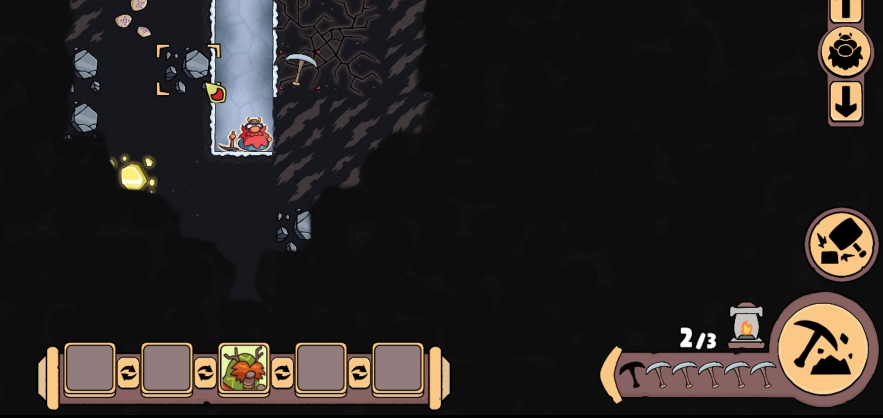Tap the round beetle icon button

pyautogui.click(x=845, y=52)
